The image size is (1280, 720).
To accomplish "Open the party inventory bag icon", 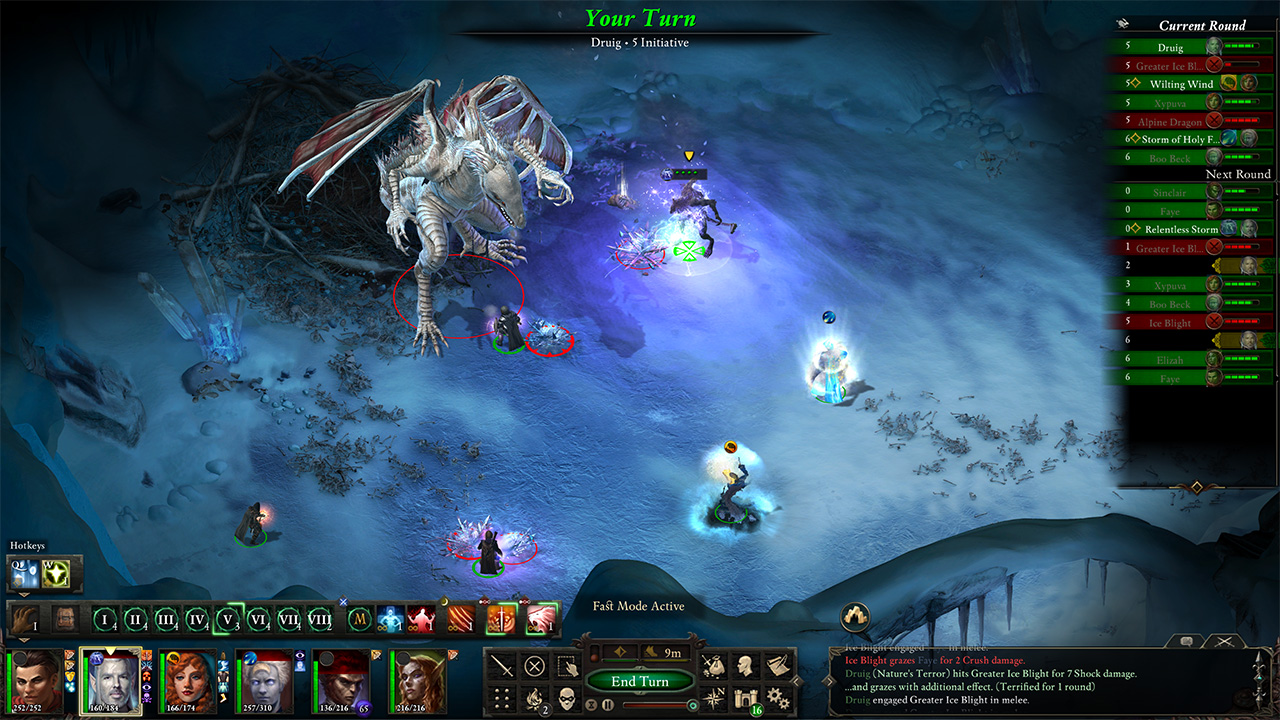I will coord(712,664).
